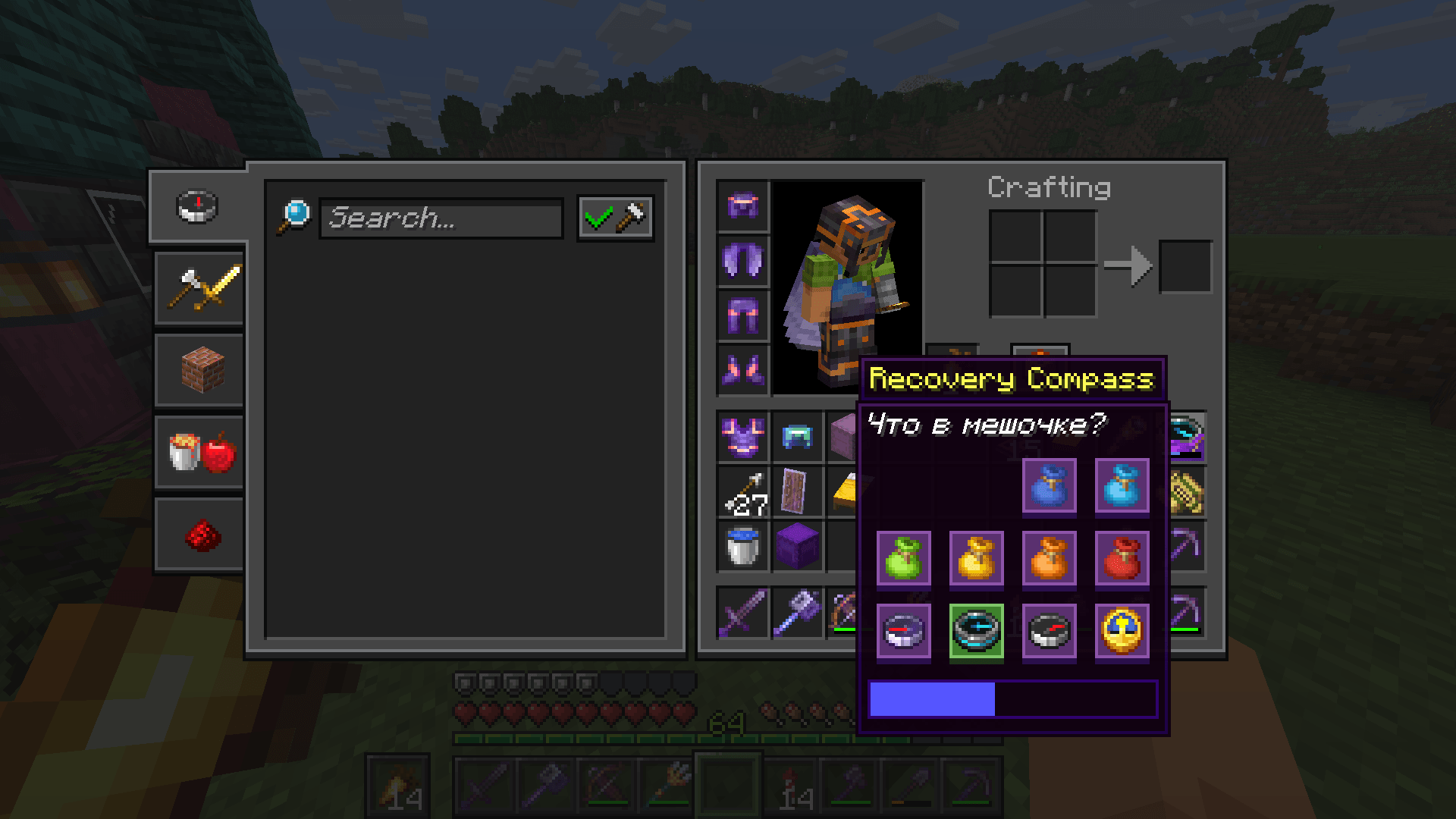Select the highlighted Recovery Compass in the bundle
Screen dimensions: 1456x819
976,632
